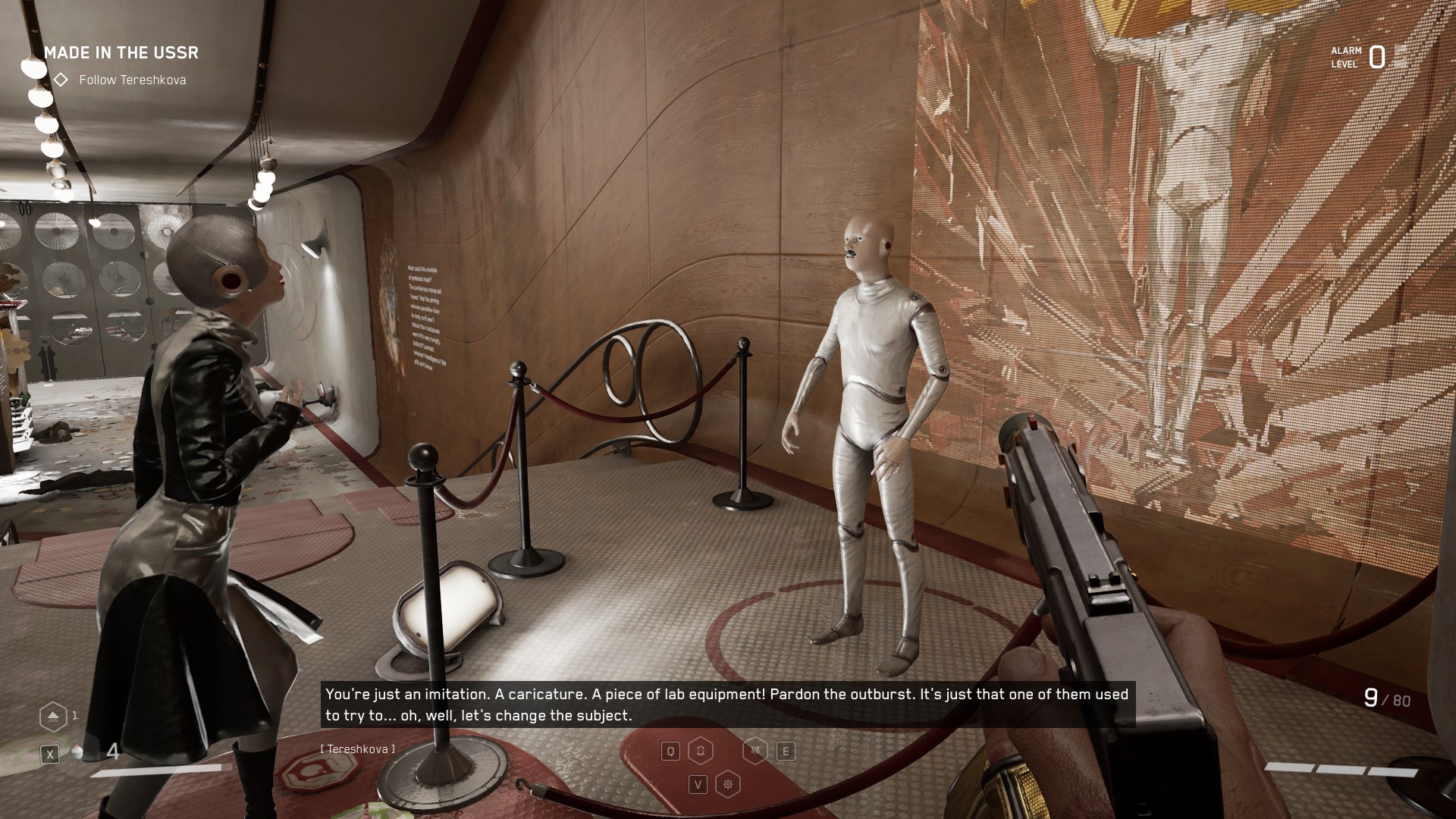Screen dimensions: 1456x819
Task: Click the hexagon icon with upward triangles
Action: [x=53, y=716]
